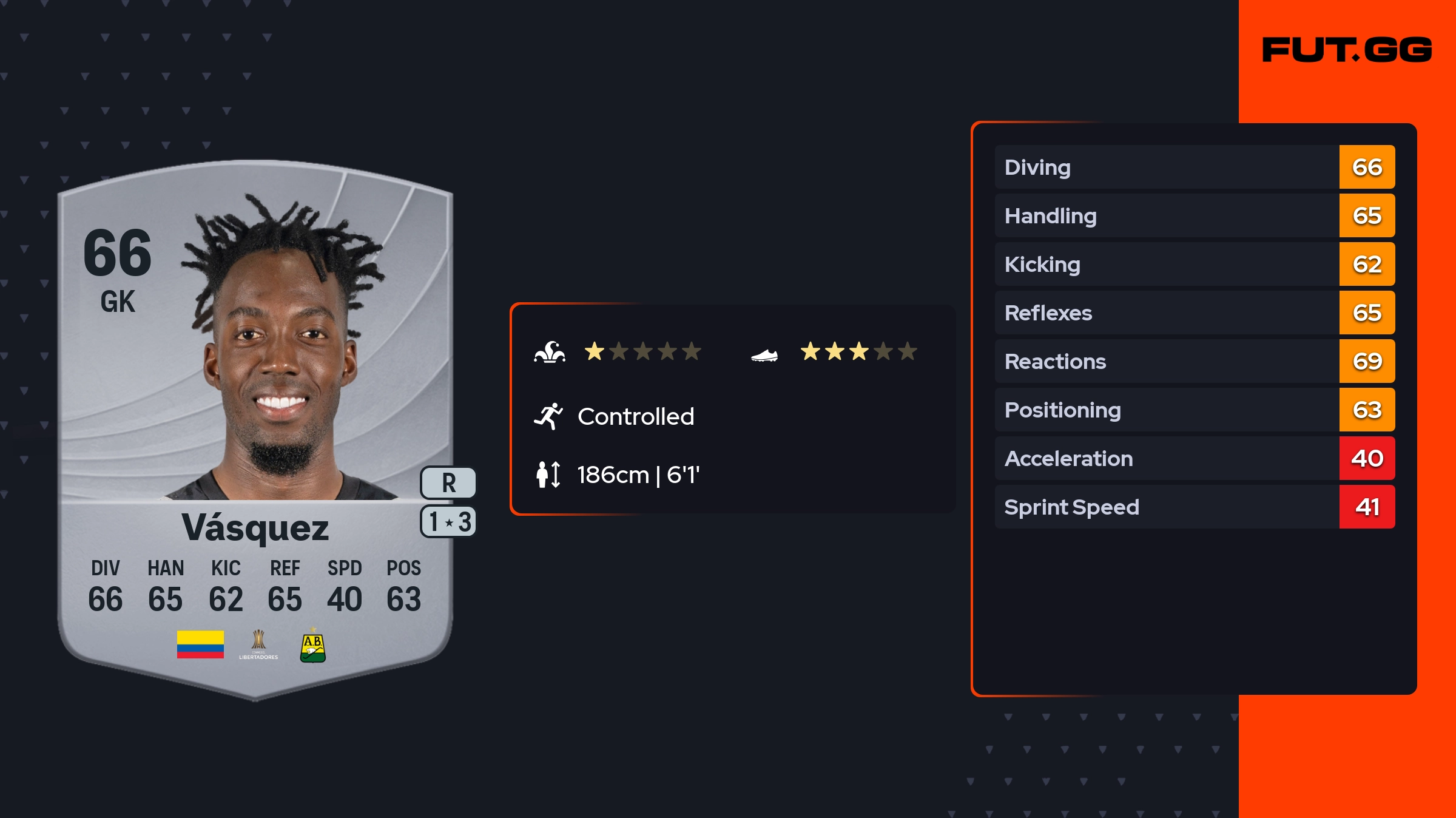The height and width of the screenshot is (818, 1456).
Task: Choose the Colombia flag on the card
Action: click(200, 644)
